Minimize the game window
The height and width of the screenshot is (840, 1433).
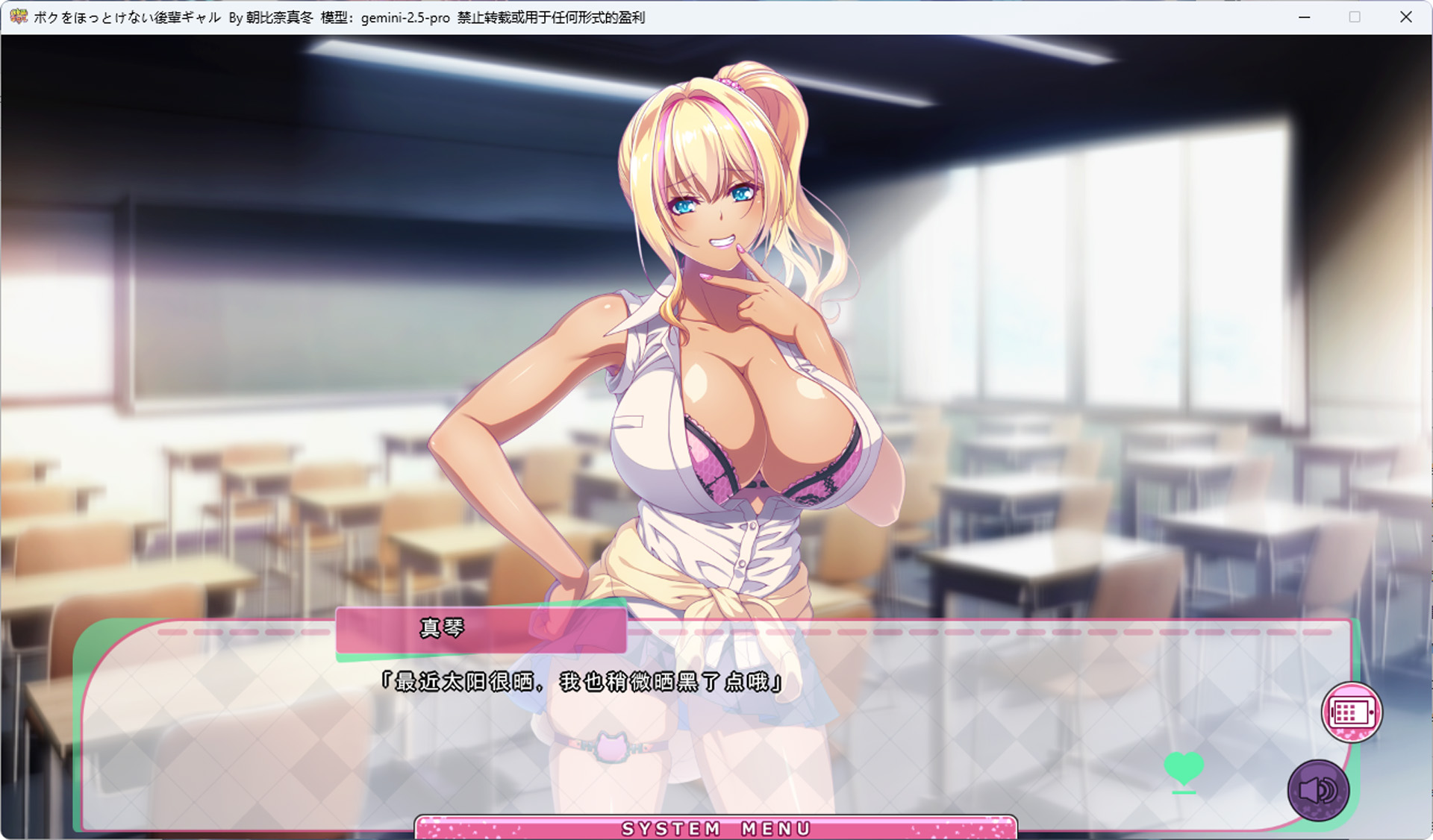click(1305, 17)
